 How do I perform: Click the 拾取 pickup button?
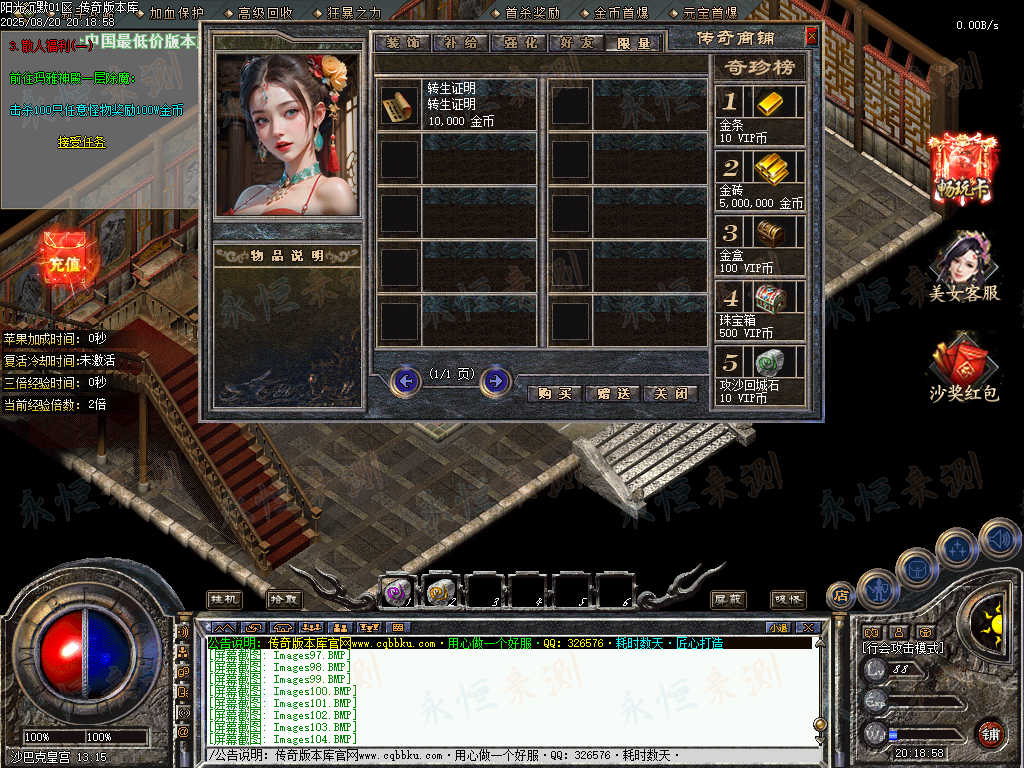point(284,598)
